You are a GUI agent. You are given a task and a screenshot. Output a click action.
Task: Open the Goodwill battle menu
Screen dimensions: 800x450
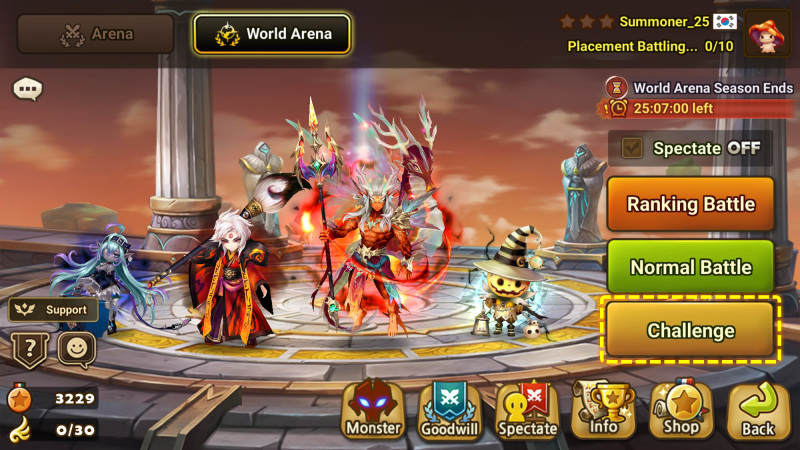tap(450, 410)
